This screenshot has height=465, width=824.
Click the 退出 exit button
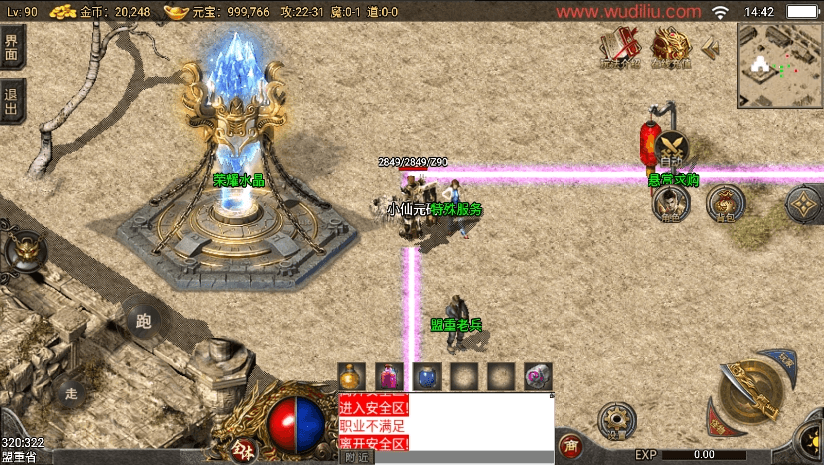pos(12,101)
